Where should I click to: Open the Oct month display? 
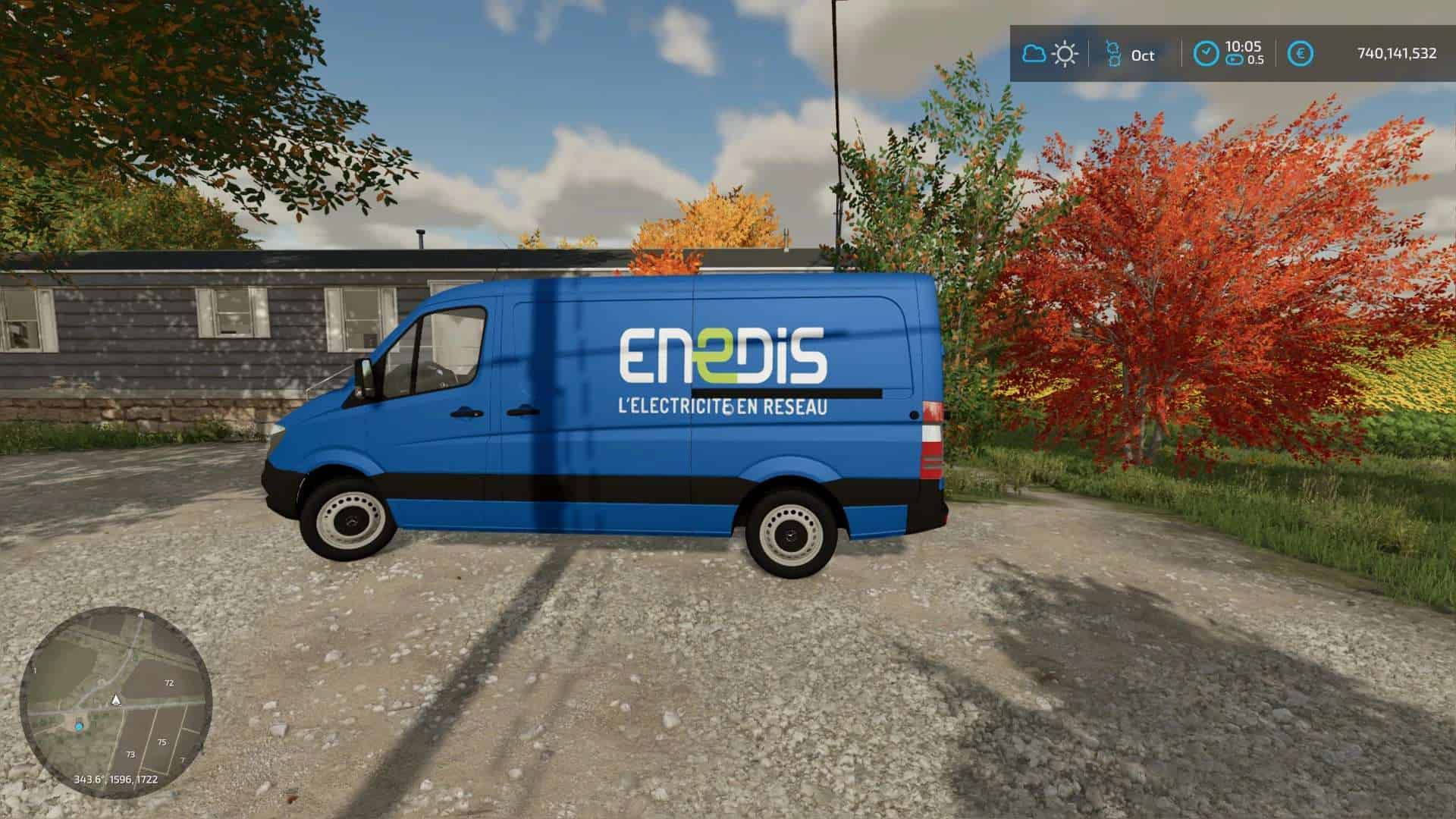coord(1141,55)
